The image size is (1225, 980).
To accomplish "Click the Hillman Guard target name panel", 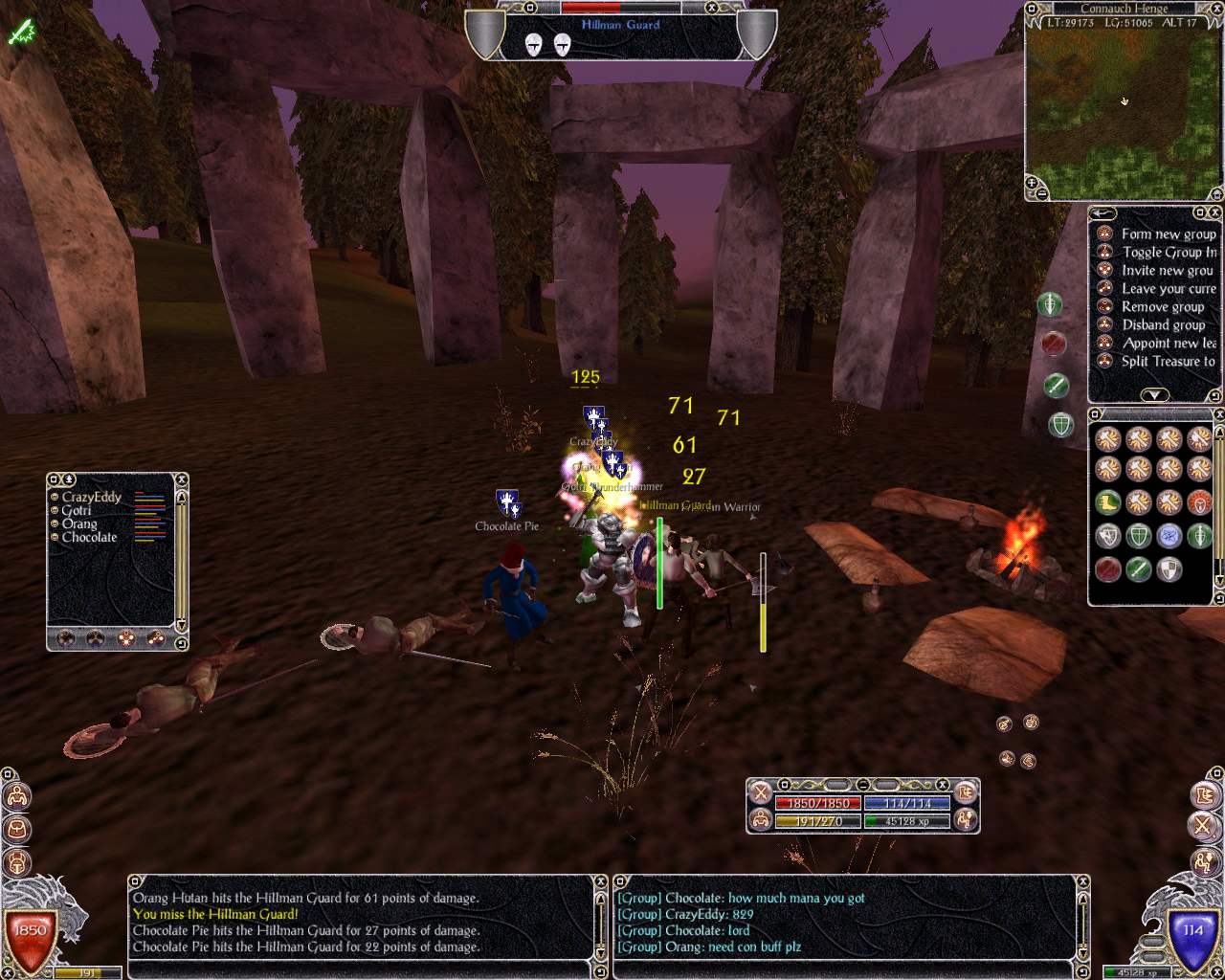I will 620,25.
